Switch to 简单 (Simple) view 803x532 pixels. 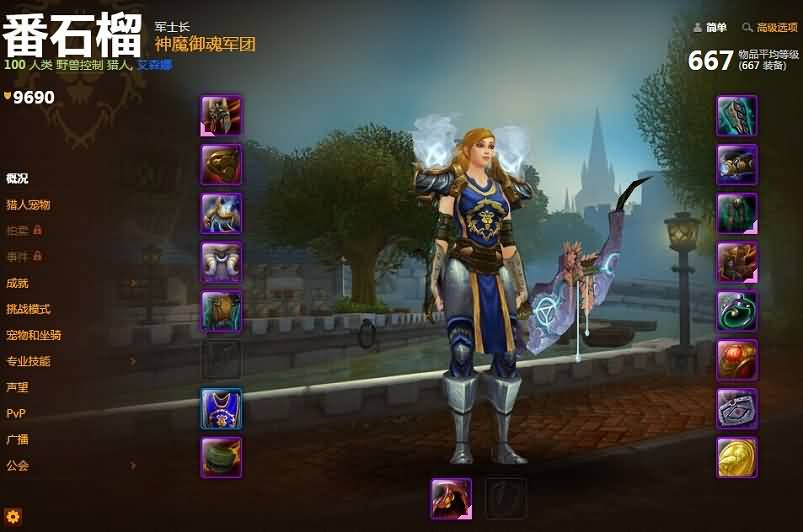click(715, 28)
